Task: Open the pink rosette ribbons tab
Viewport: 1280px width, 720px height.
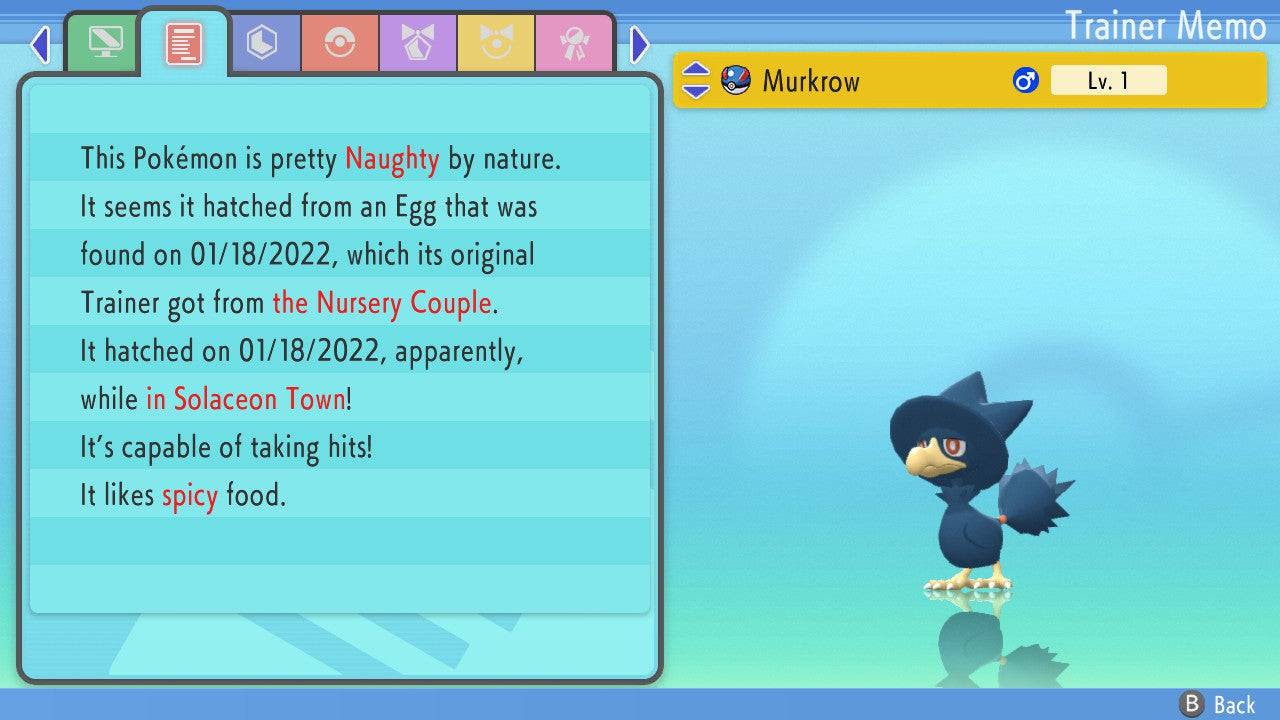Action: pyautogui.click(x=574, y=44)
